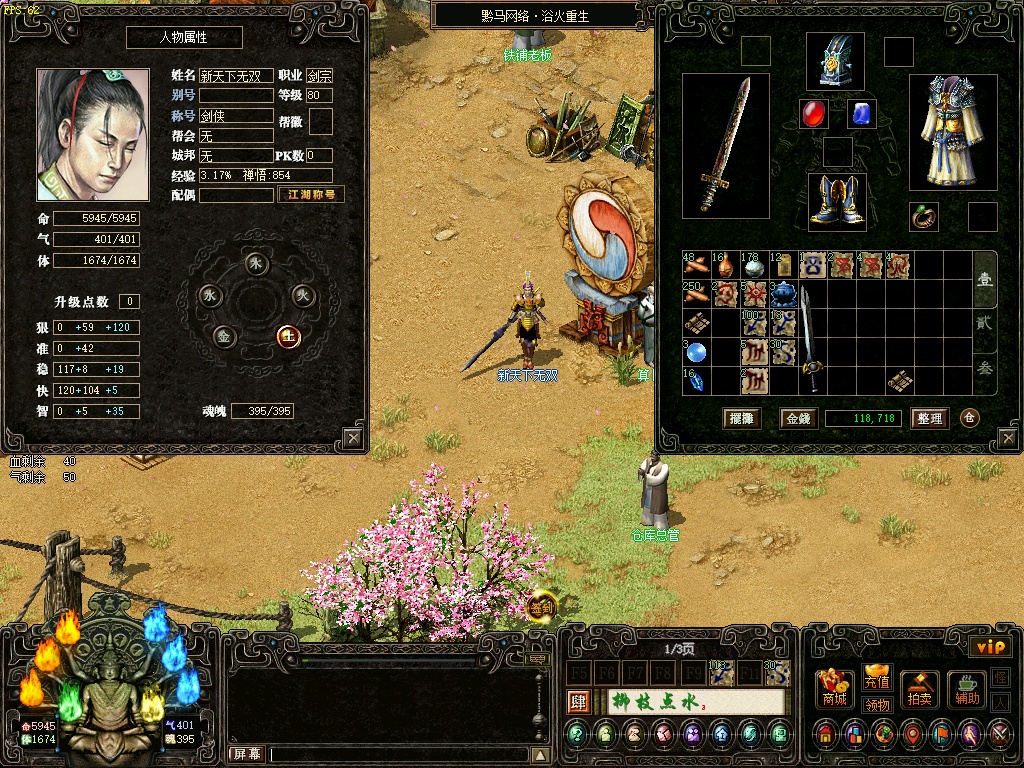Viewport: 1024px width, 768px height.
Task: Click the 充值 recharge button
Action: (877, 676)
